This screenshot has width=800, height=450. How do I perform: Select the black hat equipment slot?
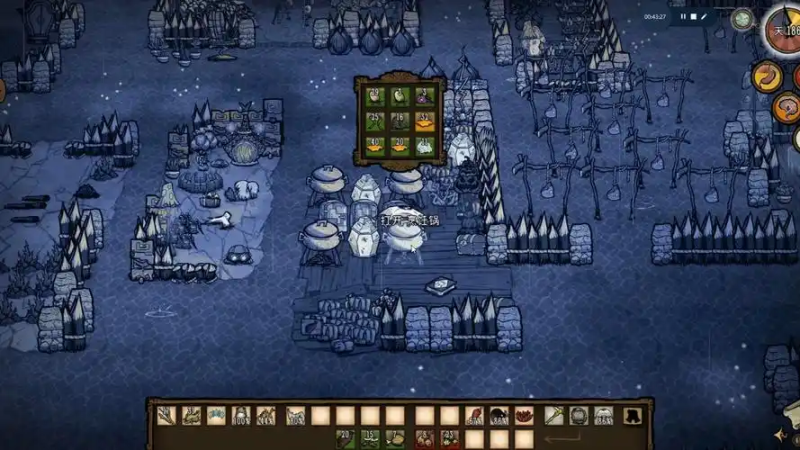632,416
